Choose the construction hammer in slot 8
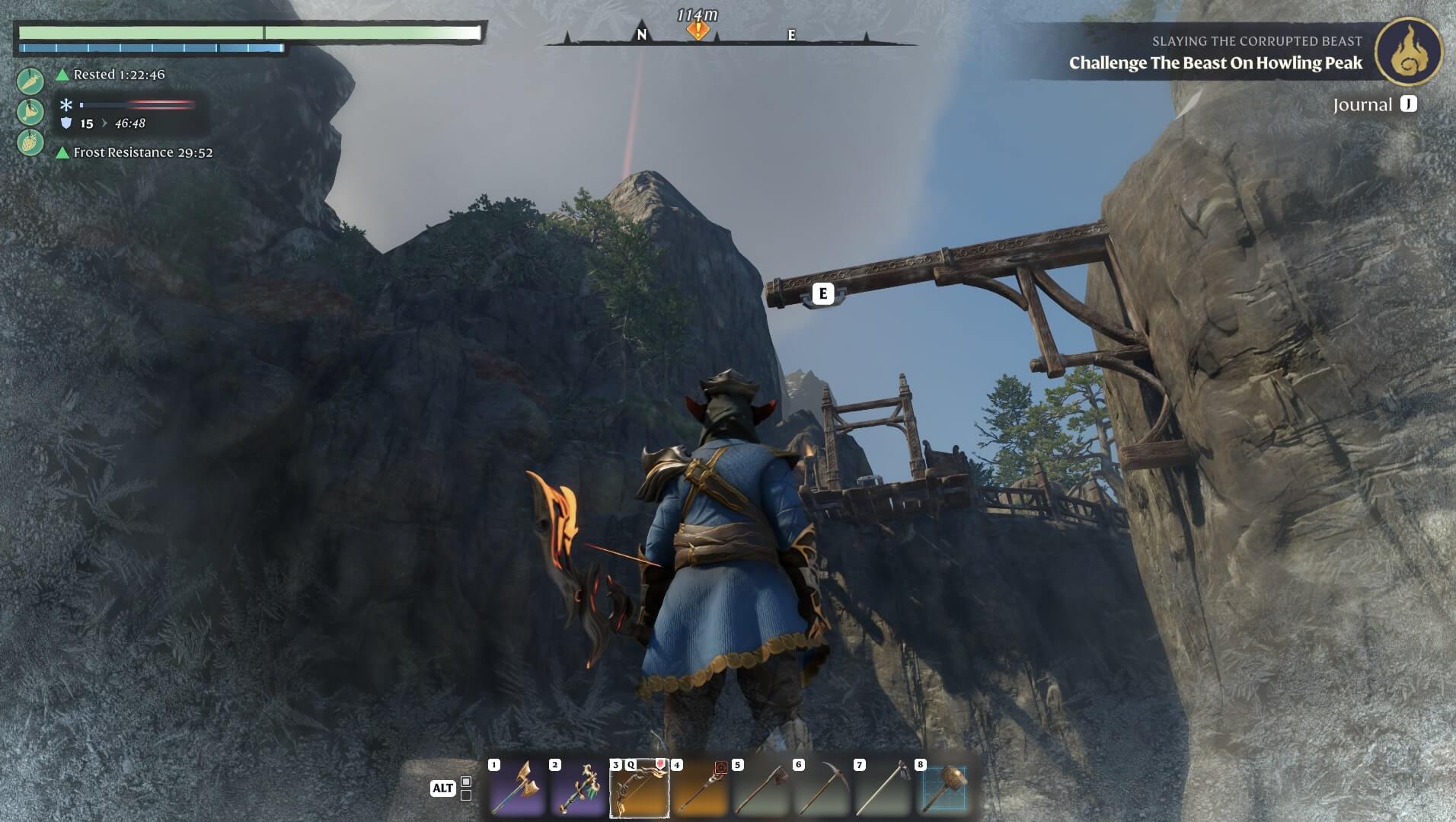Screen dimensions: 1456x822 click(x=944, y=788)
